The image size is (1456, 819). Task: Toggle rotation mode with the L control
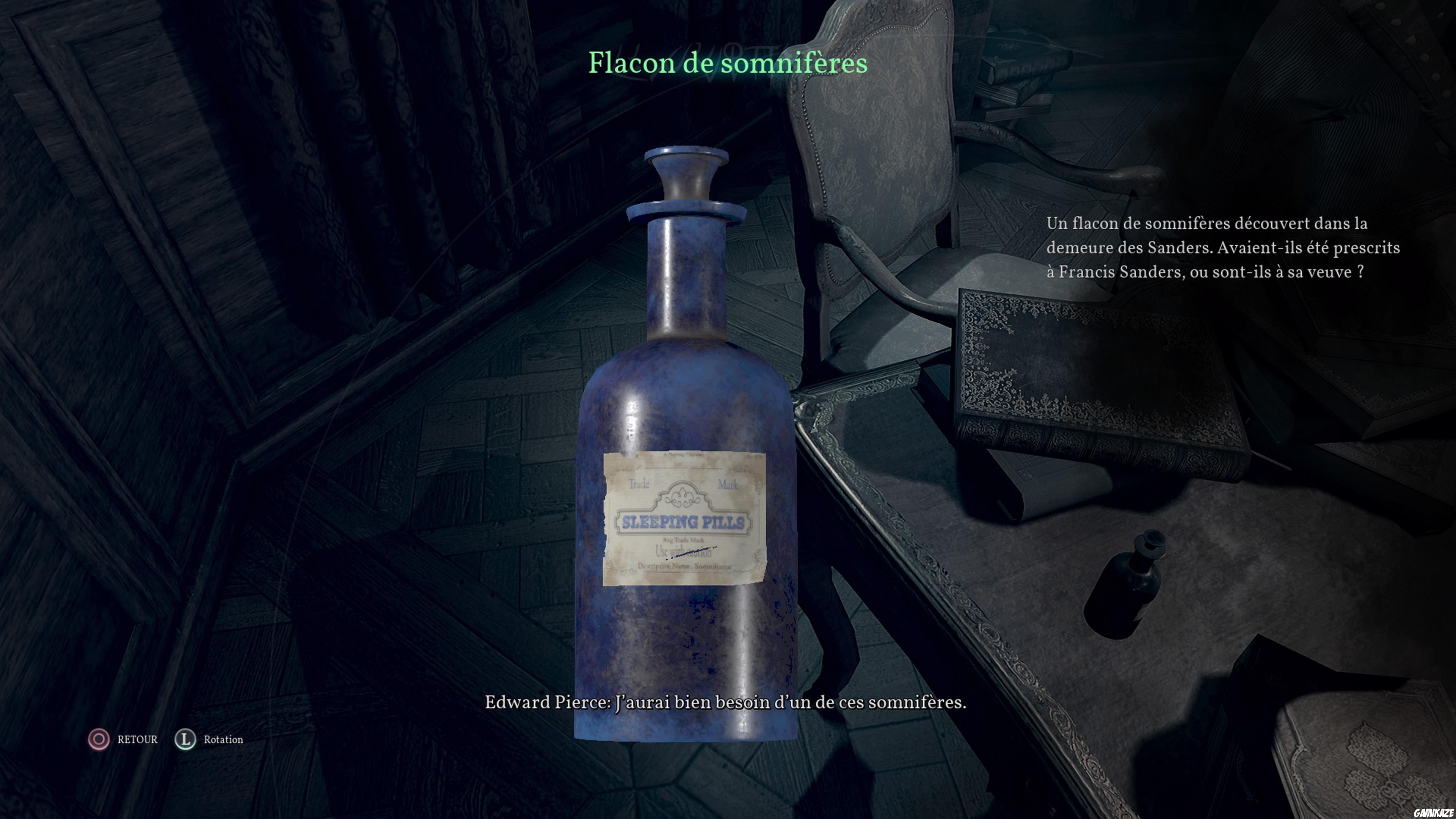click(x=185, y=739)
